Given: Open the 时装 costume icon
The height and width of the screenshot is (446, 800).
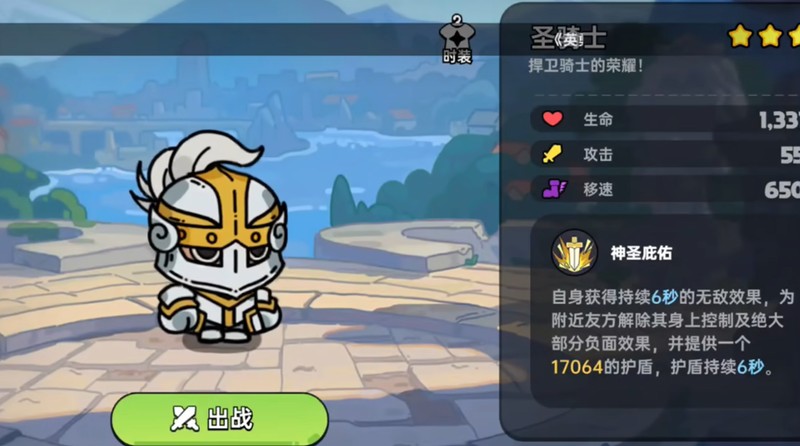Looking at the screenshot, I should tap(456, 42).
